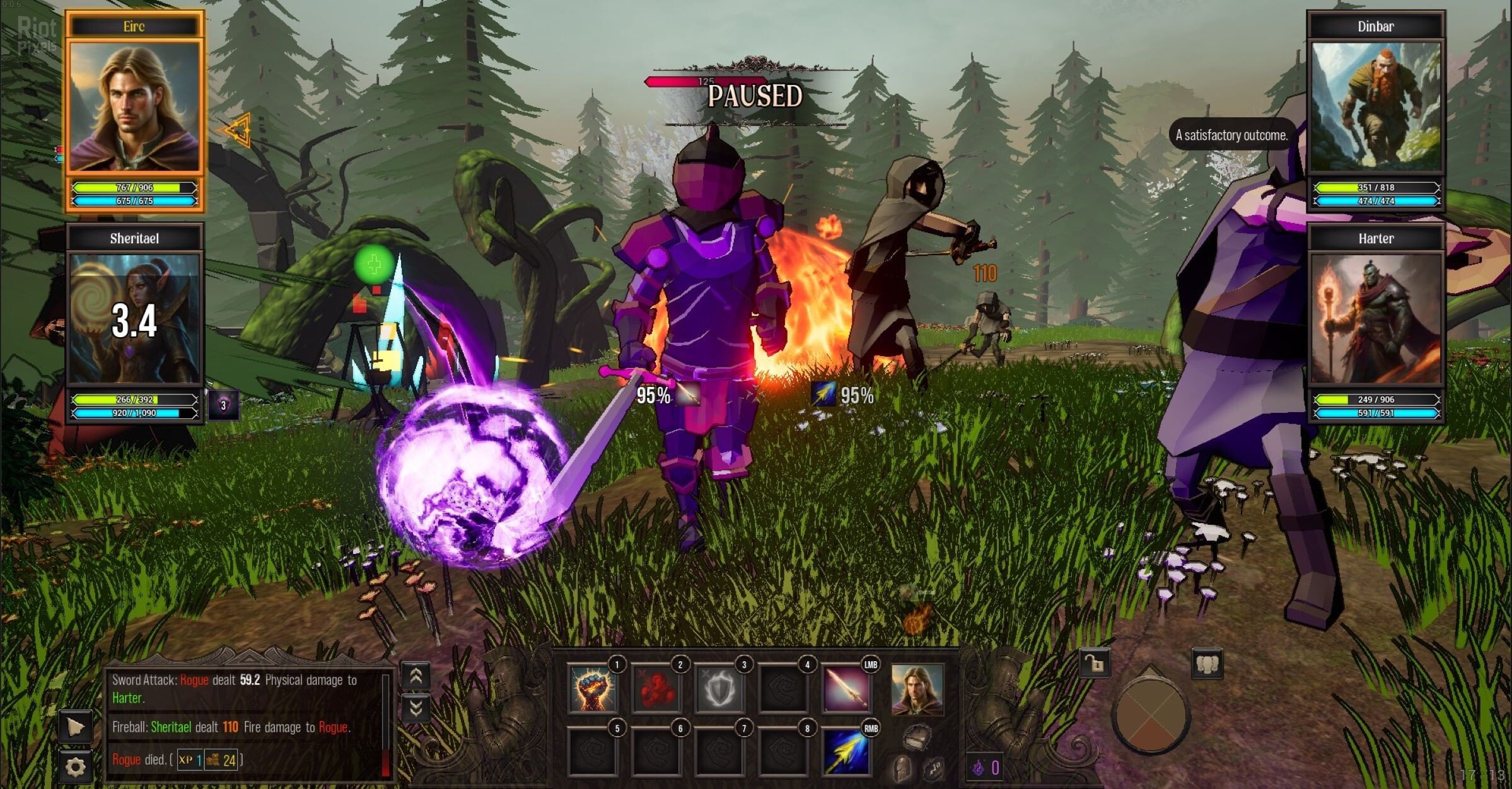Viewport: 1512px width, 789px height.
Task: Open settings with the gear button
Action: point(76,767)
